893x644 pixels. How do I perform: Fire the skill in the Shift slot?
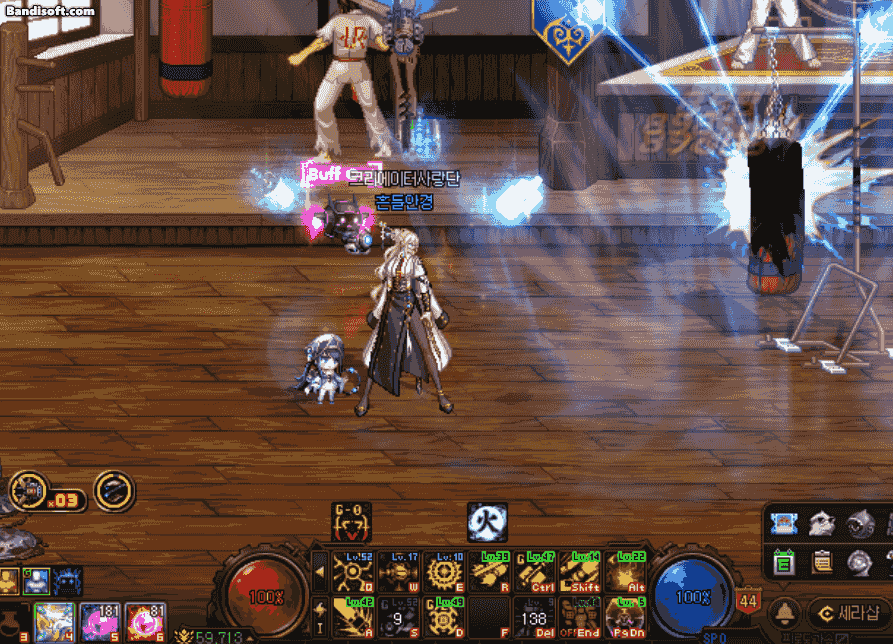[x=581, y=572]
